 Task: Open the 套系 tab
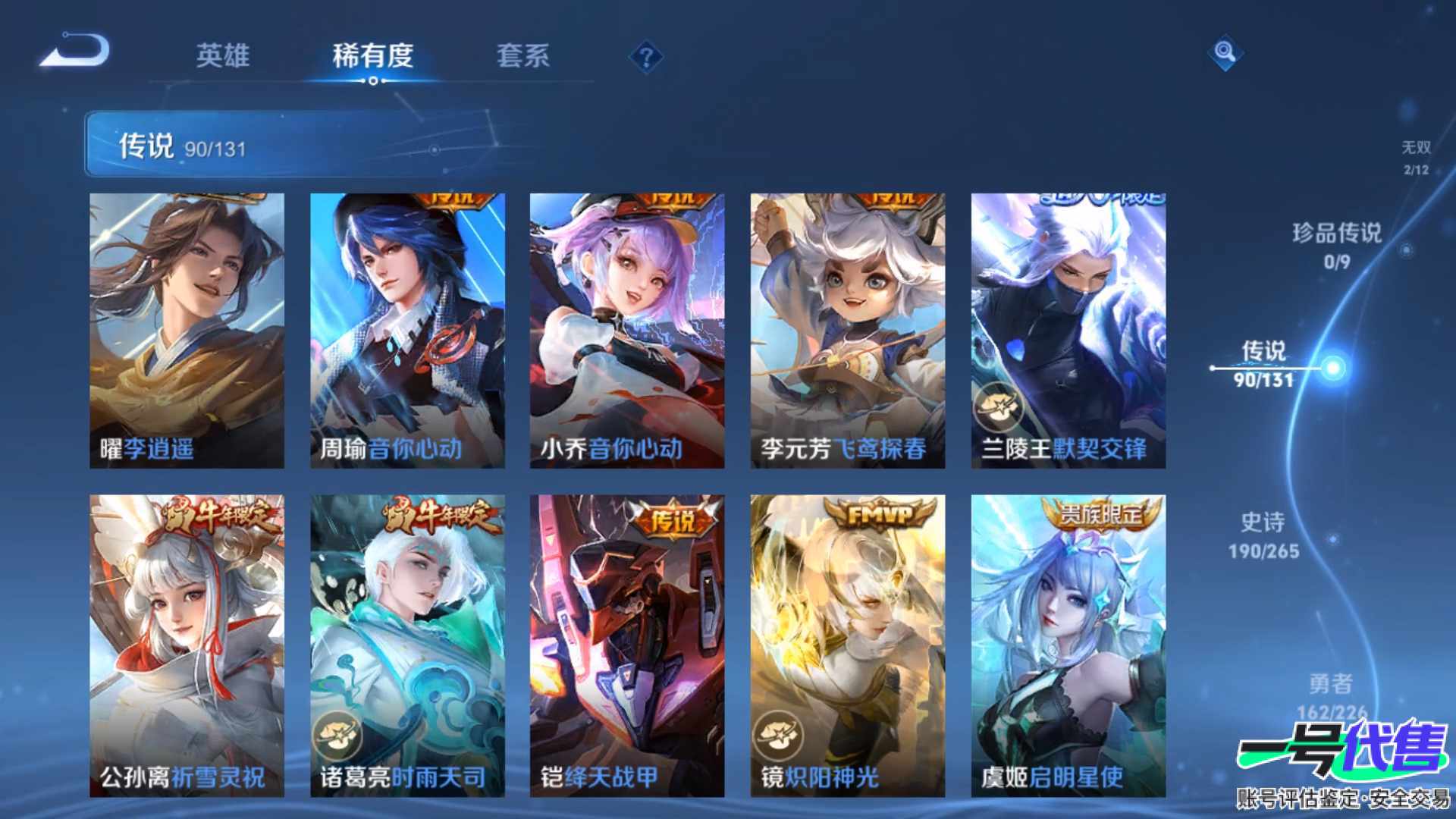click(x=522, y=55)
